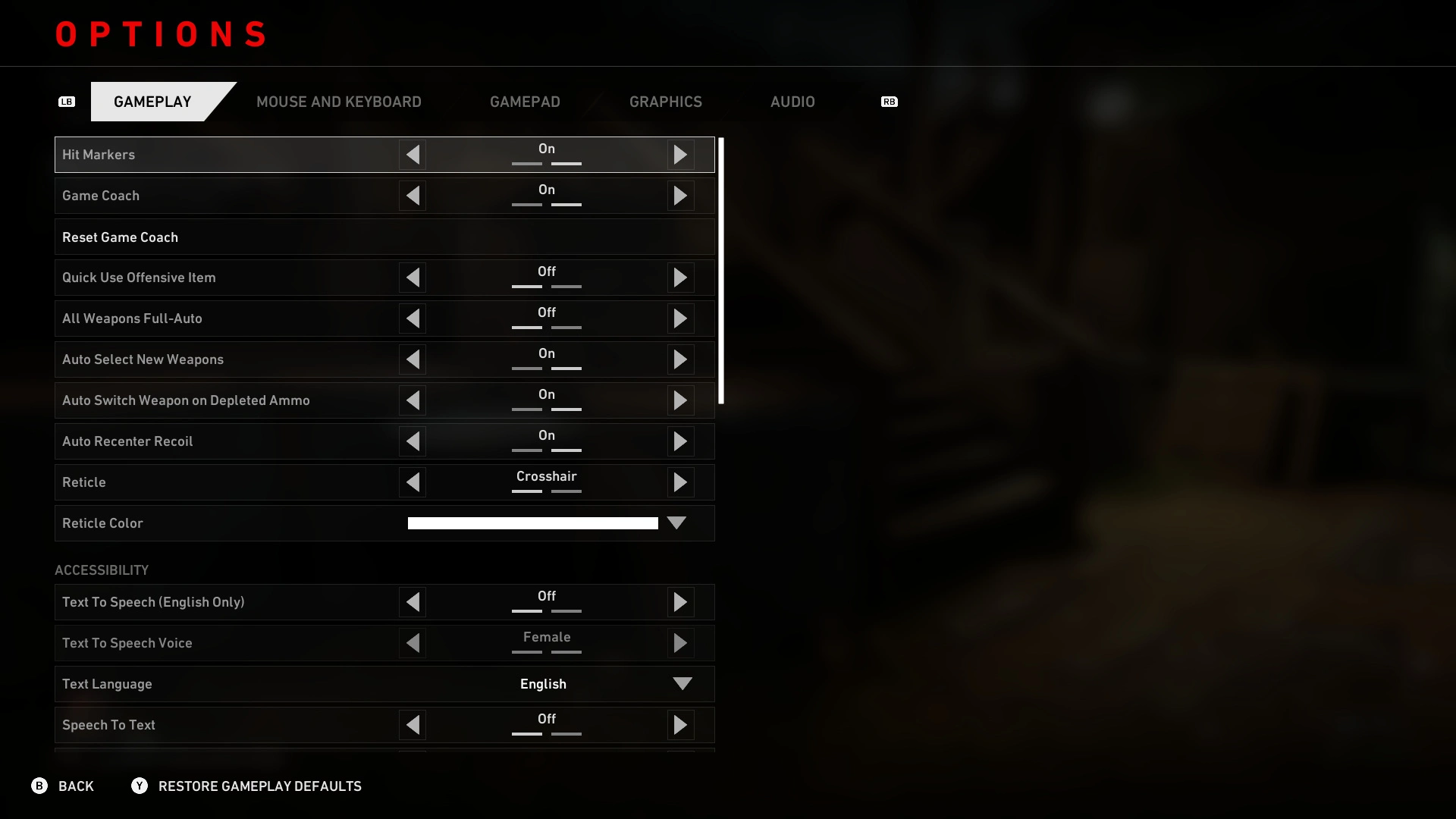Select the Gameplay tab
Screen dimensions: 1456x819
(152, 102)
